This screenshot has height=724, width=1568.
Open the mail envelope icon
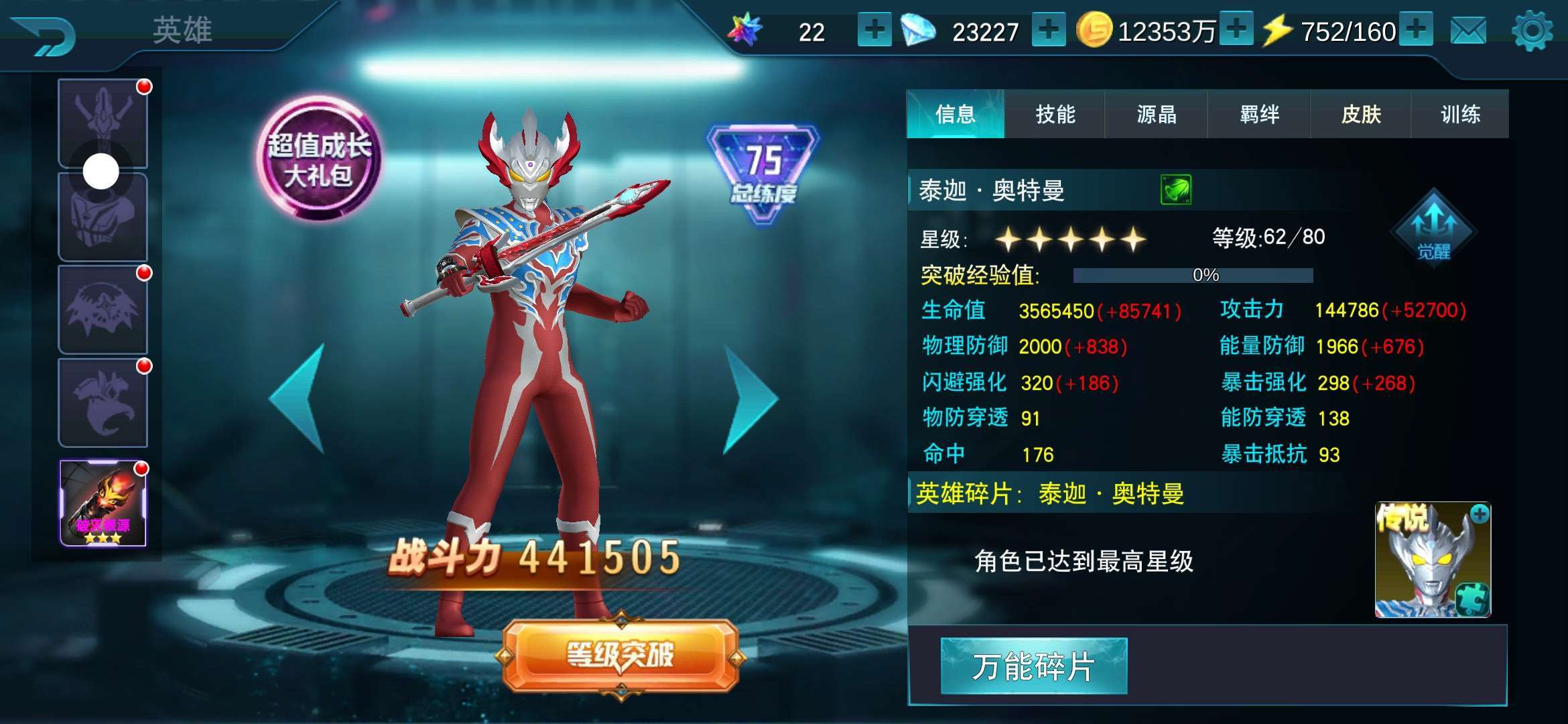click(x=1467, y=31)
